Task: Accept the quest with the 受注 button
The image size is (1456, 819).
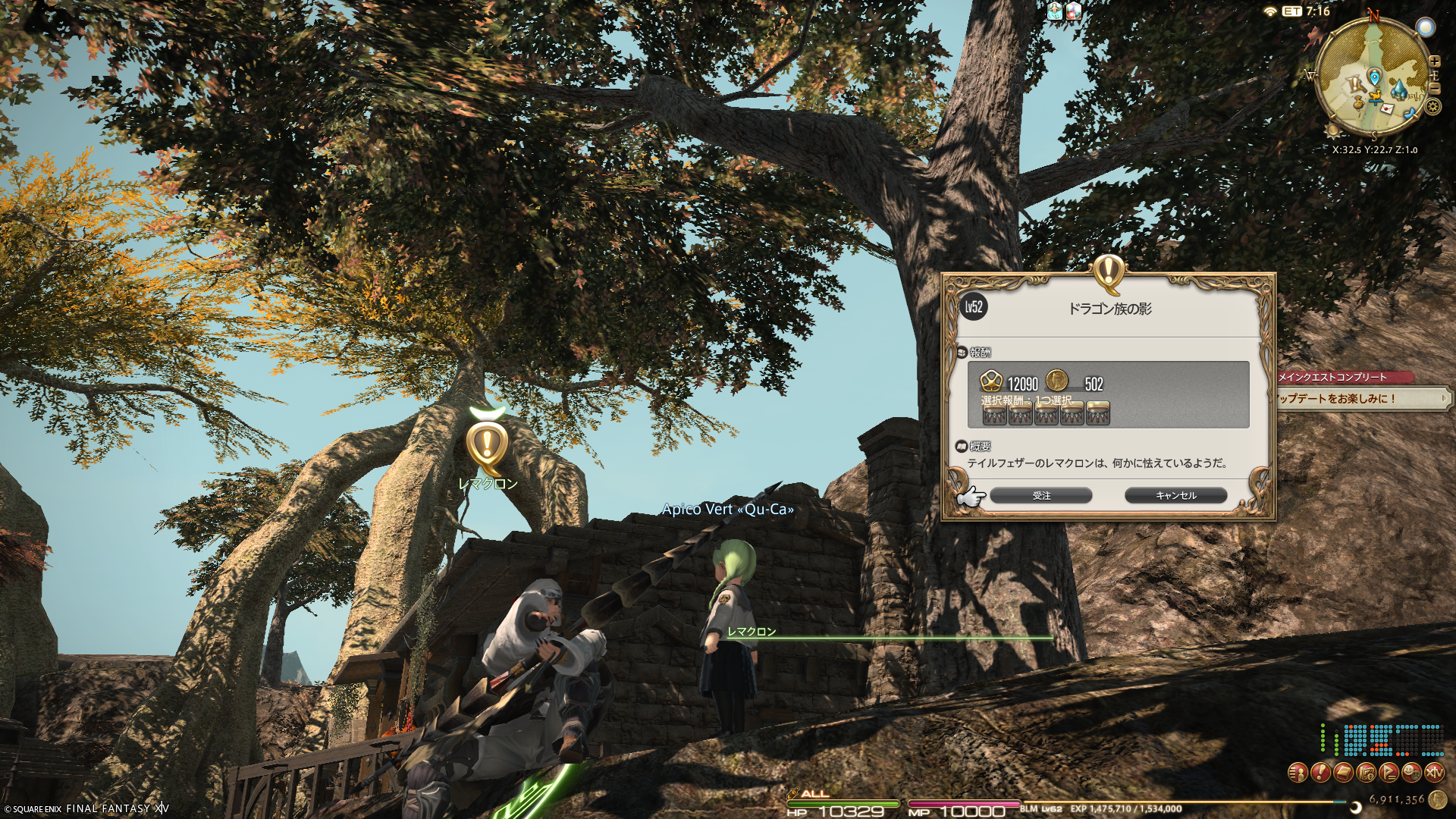Action: [x=1041, y=495]
